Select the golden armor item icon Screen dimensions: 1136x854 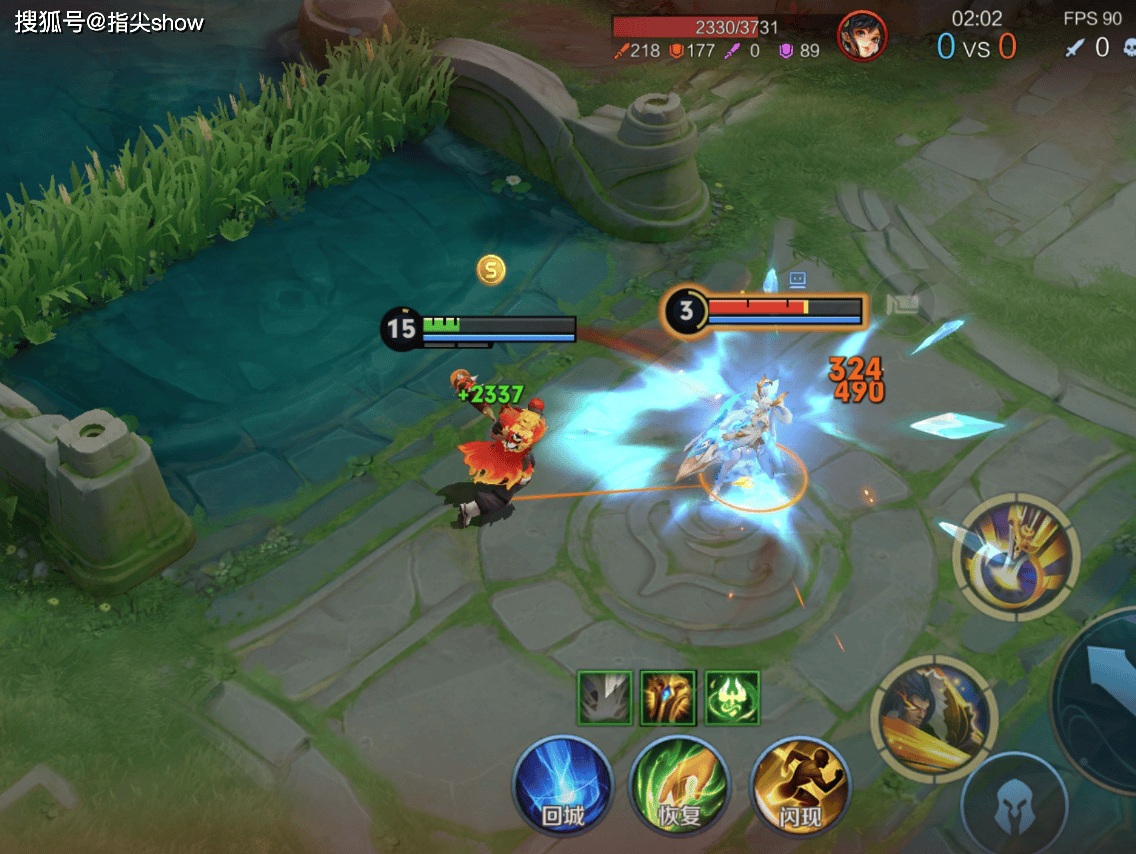point(668,697)
